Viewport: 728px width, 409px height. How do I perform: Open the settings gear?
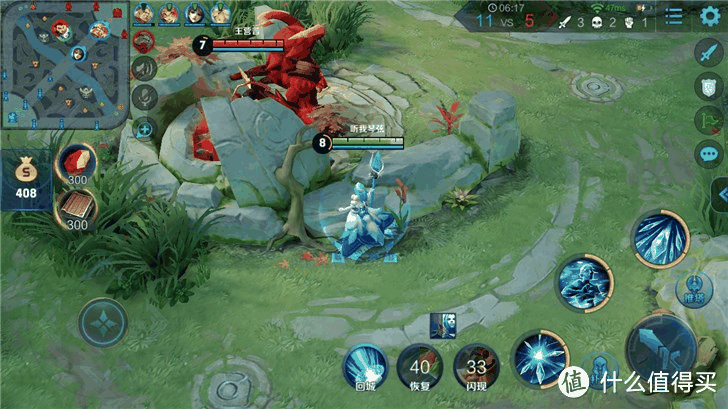(710, 16)
